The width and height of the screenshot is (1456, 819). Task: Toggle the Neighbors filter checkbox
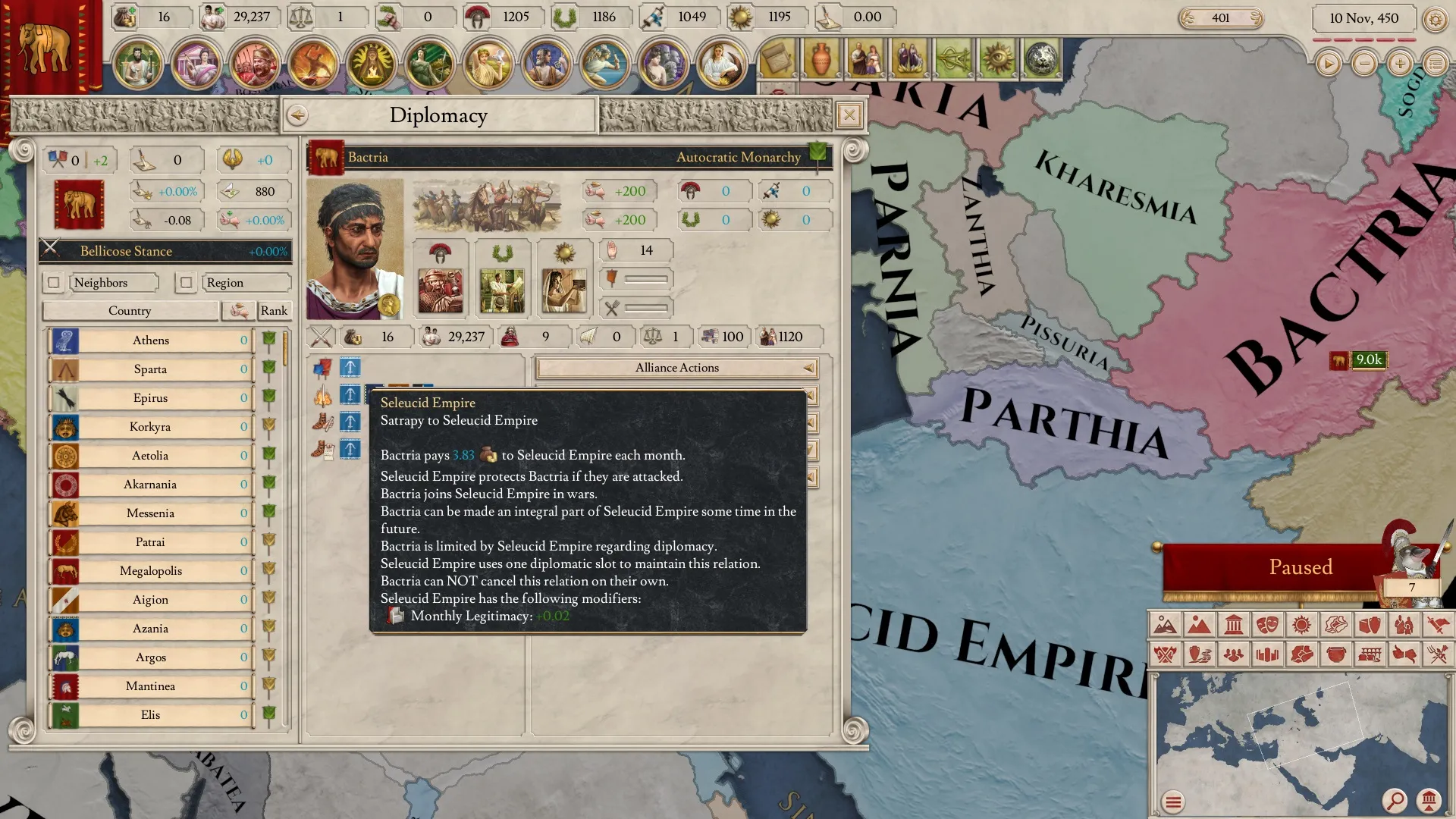click(x=53, y=283)
